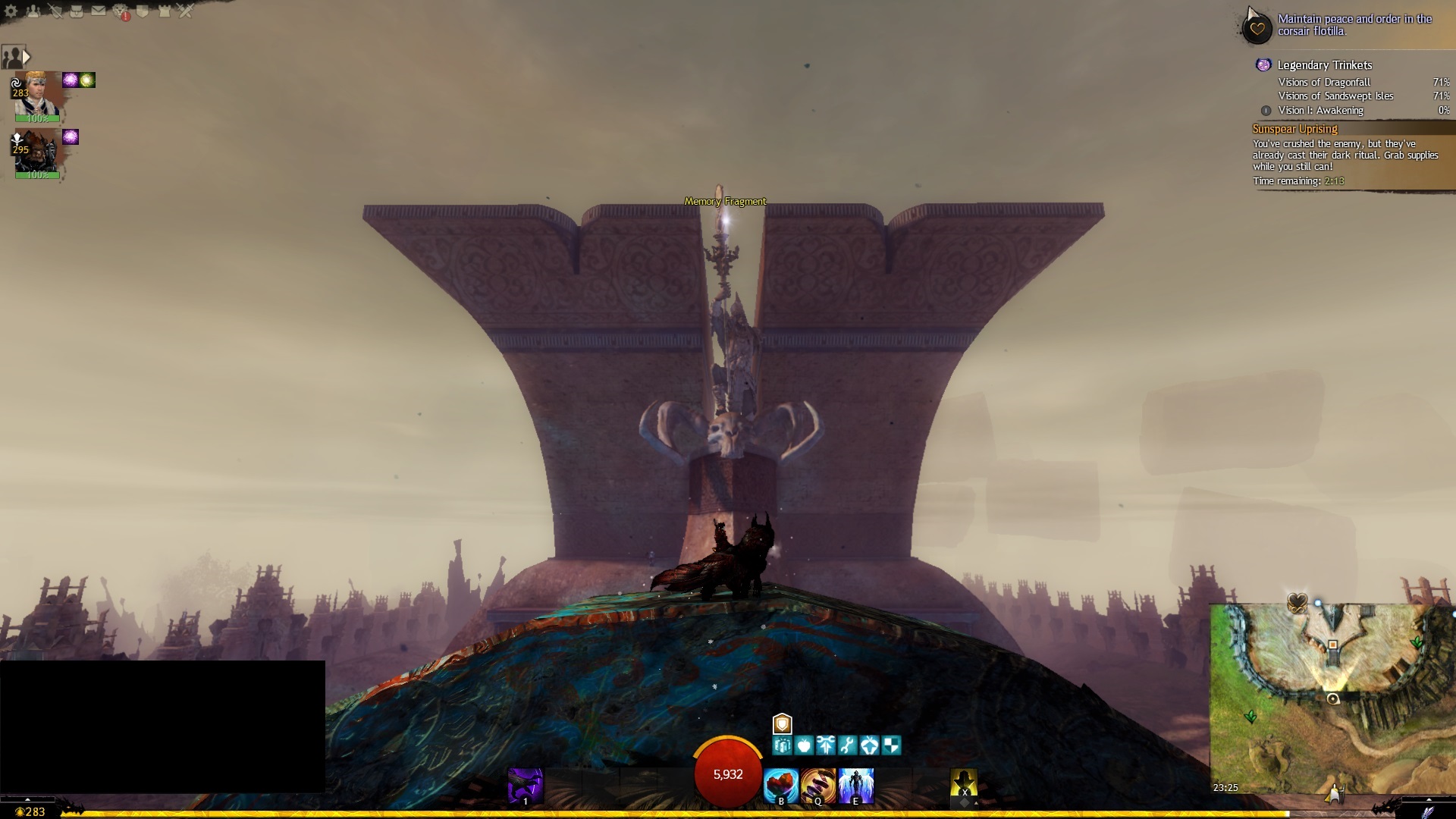This screenshot has height=819, width=1456.
Task: Open the Black Lion Trading Company icon
Action: [121, 11]
